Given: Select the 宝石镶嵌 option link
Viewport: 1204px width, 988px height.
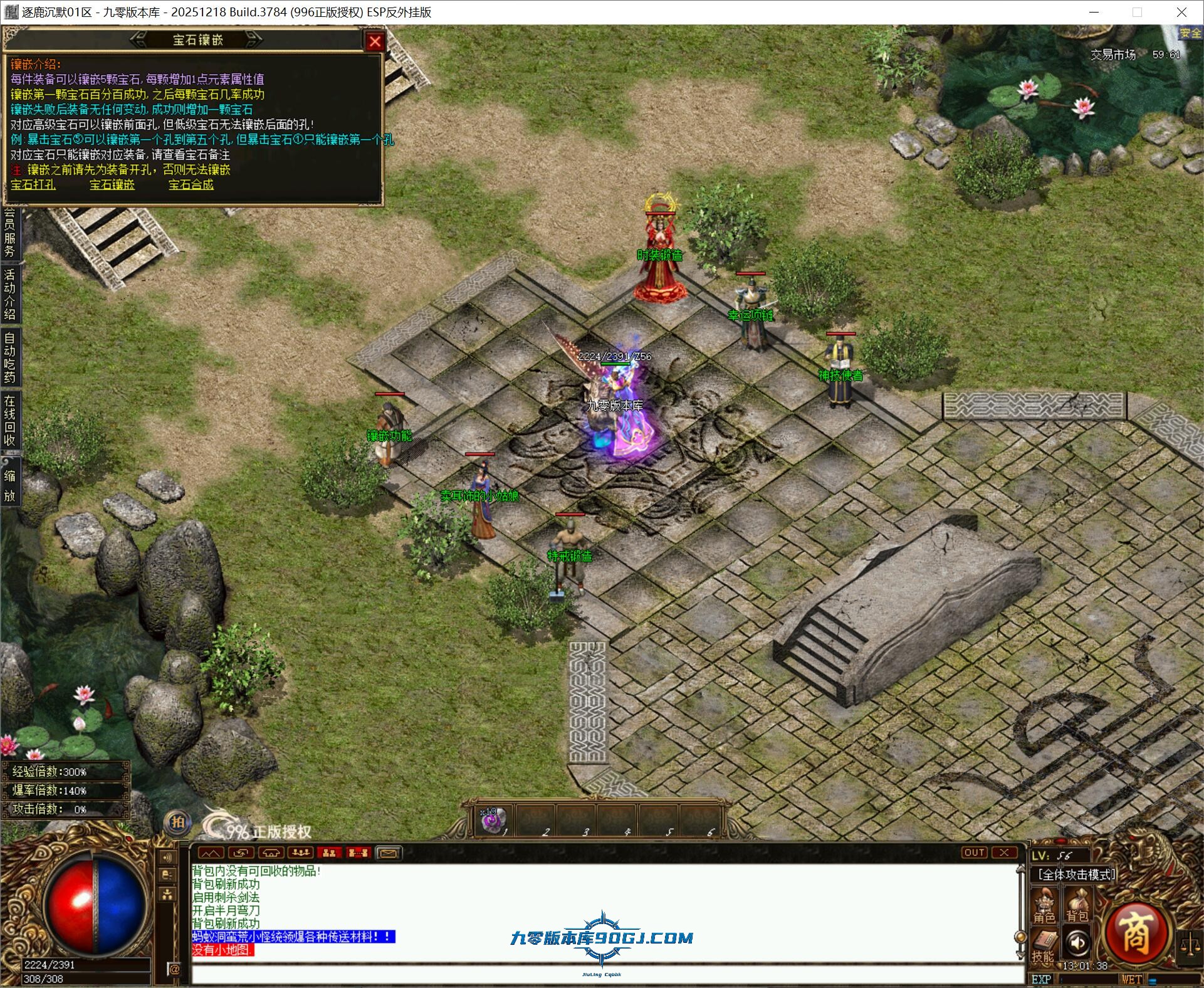Looking at the screenshot, I should pyautogui.click(x=112, y=185).
